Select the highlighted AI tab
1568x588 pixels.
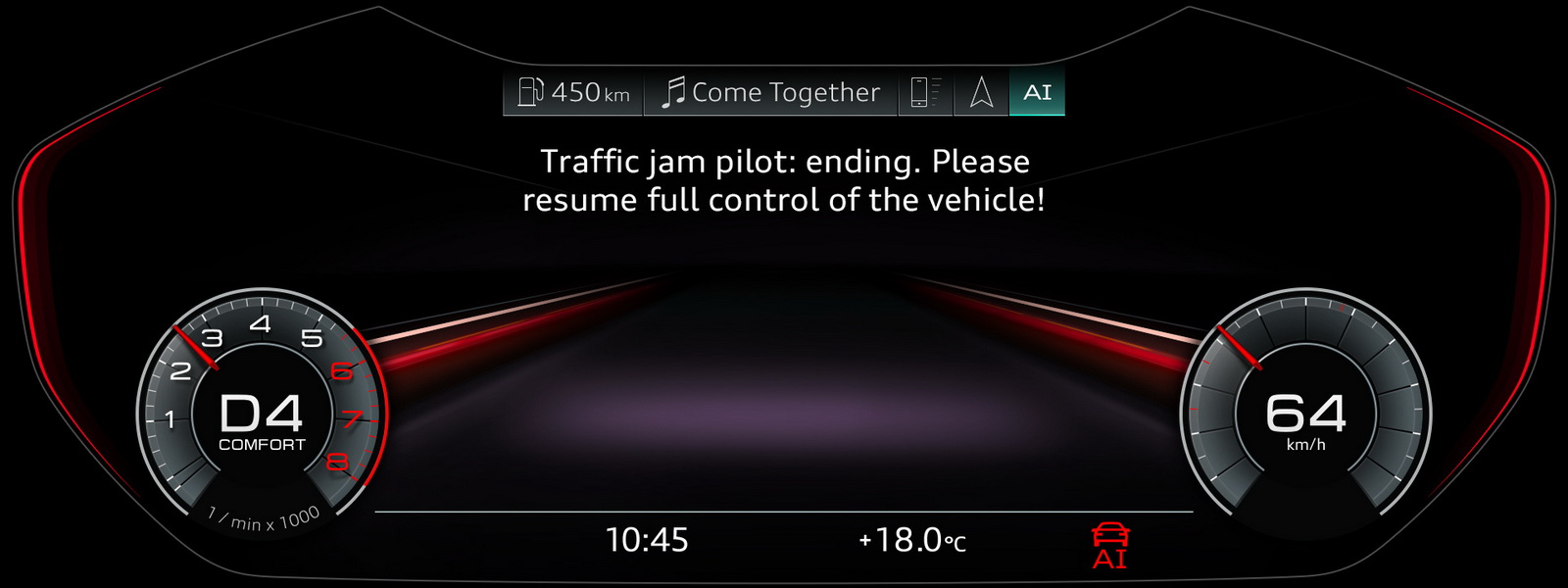click(x=1037, y=92)
